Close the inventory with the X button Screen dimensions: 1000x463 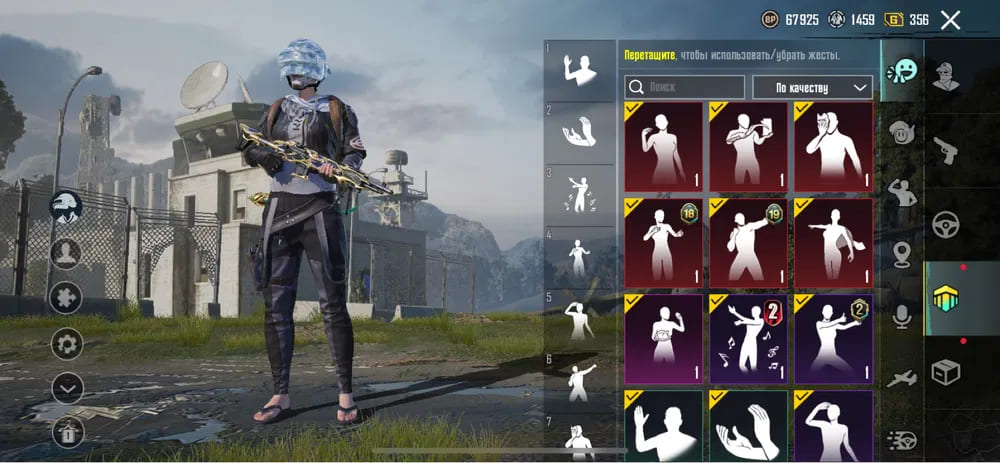951,20
